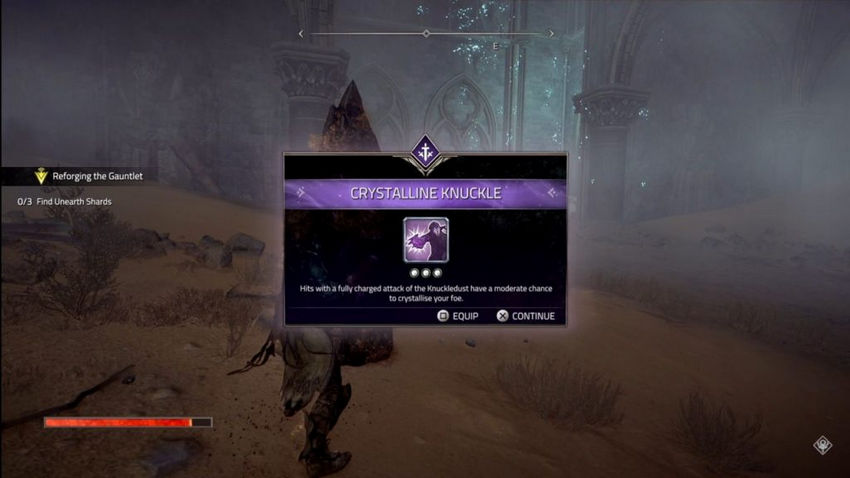Continue past the upgrade popup
The width and height of the screenshot is (850, 478).
click(524, 316)
